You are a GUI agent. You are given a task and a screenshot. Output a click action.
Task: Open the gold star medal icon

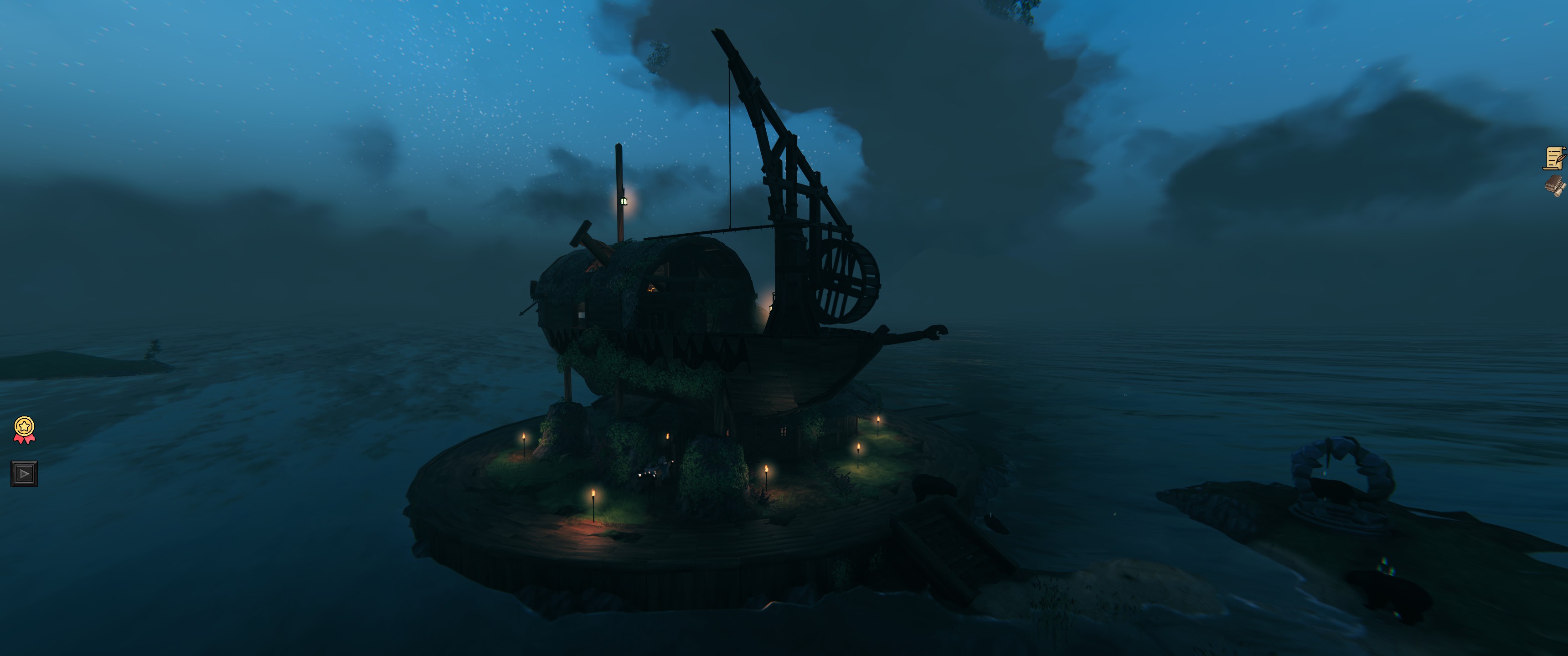pos(24,429)
